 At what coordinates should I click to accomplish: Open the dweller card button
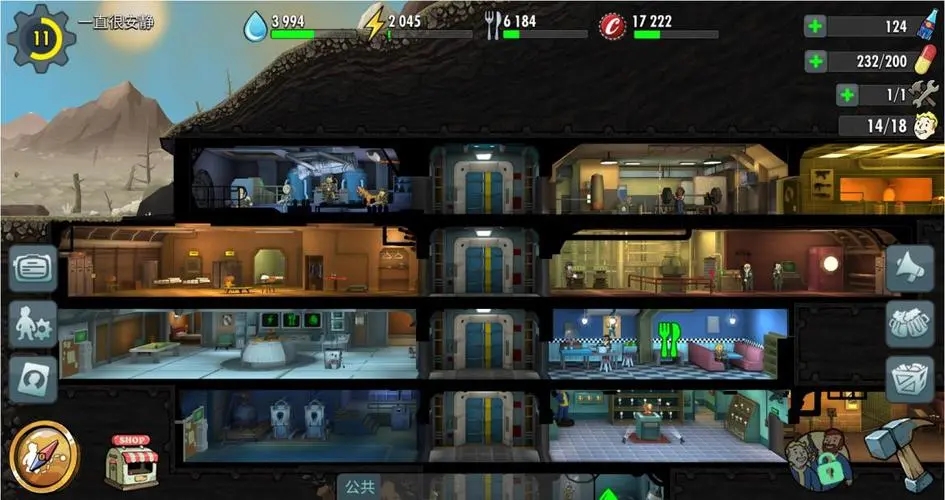(33, 380)
